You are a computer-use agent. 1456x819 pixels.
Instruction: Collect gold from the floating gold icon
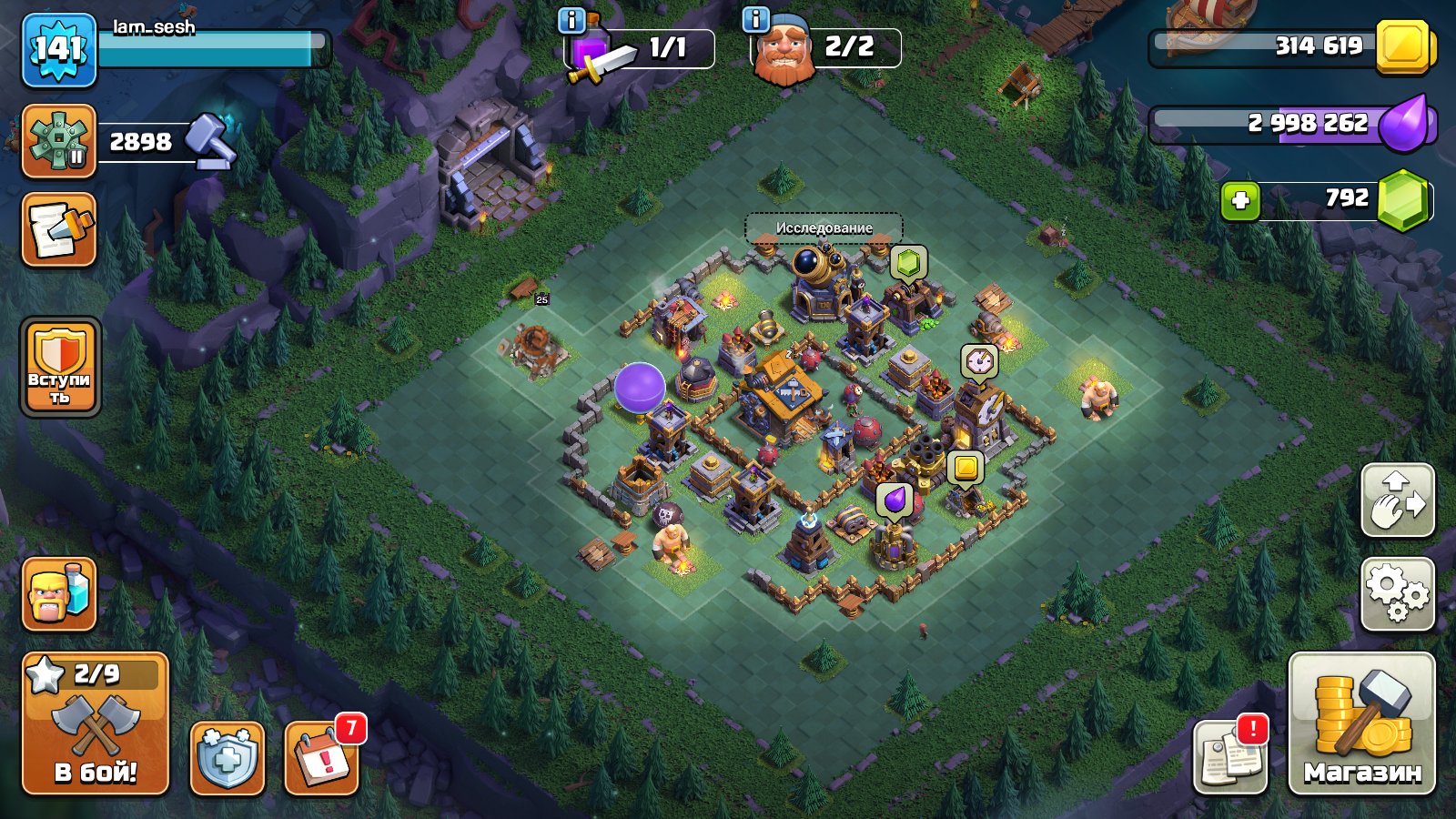[966, 465]
